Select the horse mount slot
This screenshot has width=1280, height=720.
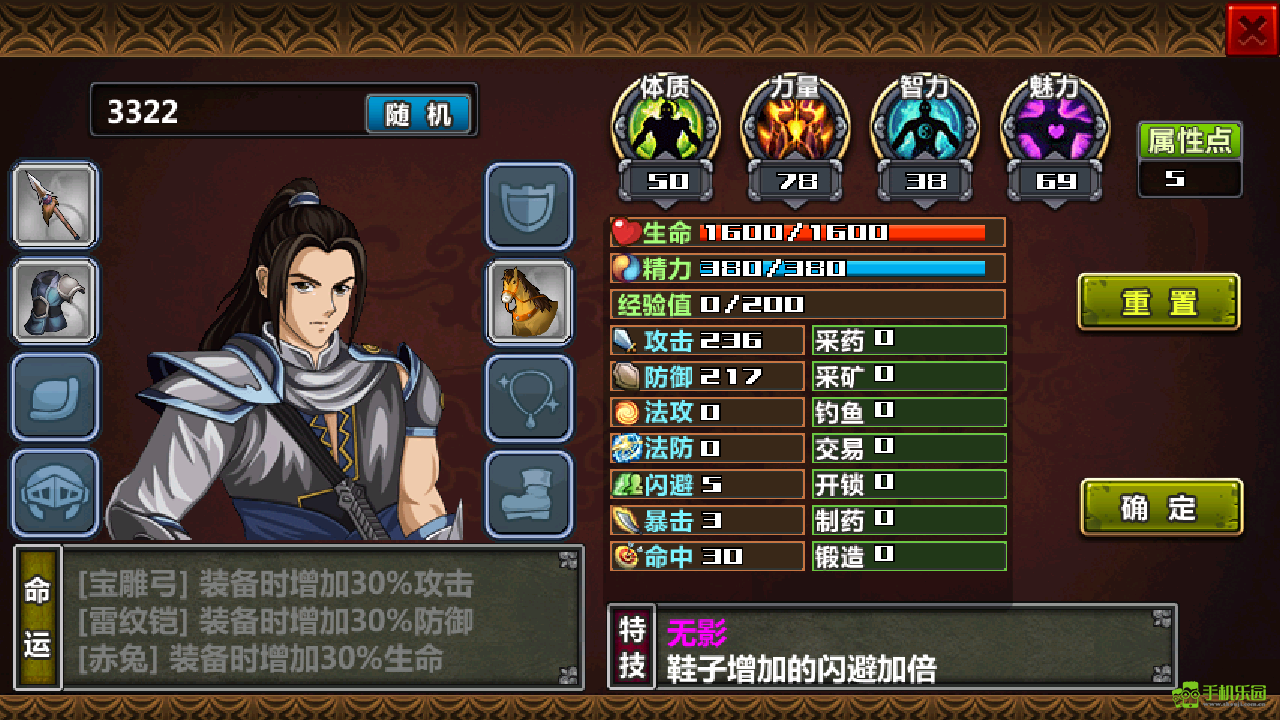pos(530,301)
